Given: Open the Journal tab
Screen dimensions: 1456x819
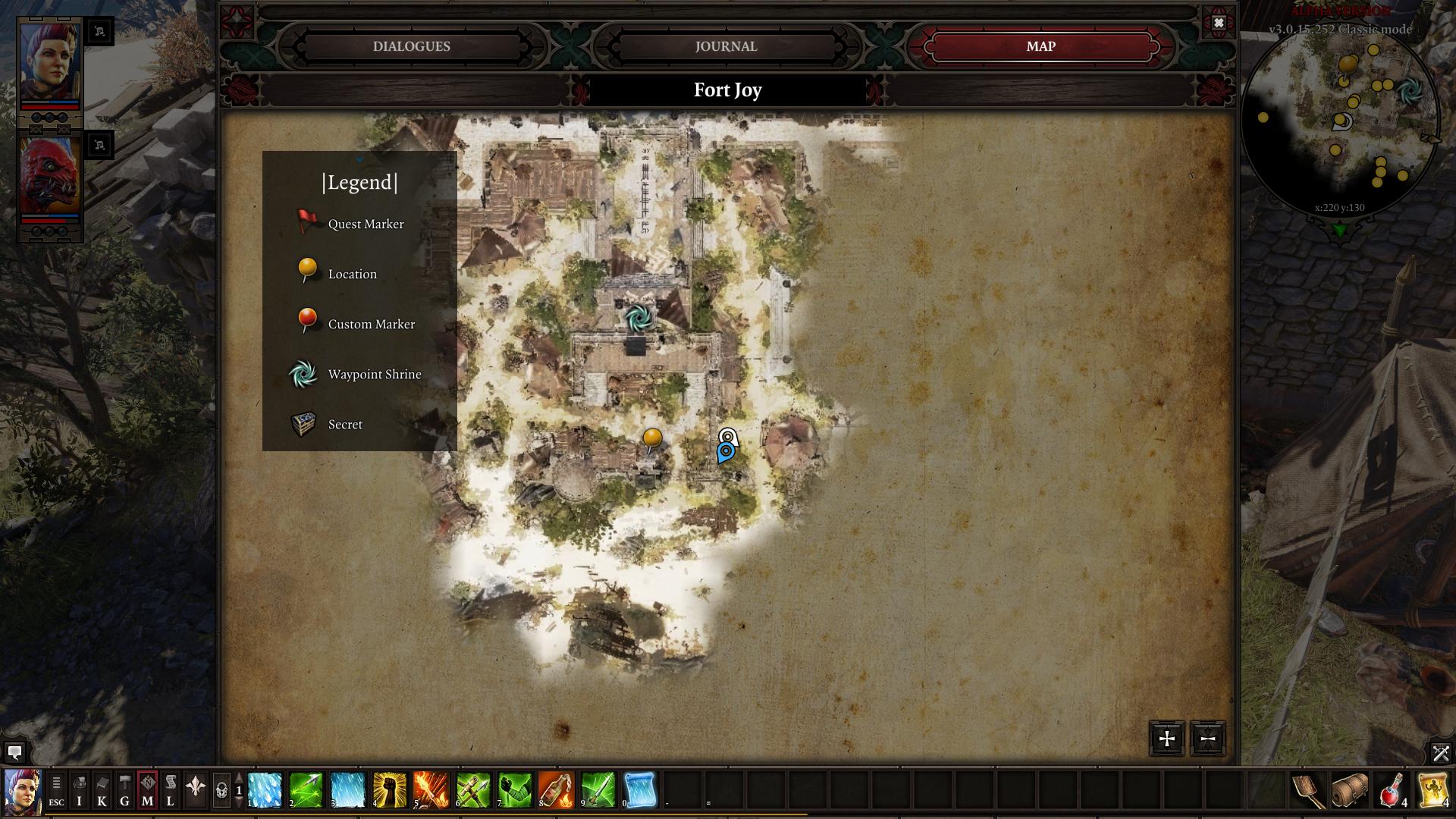Looking at the screenshot, I should (x=726, y=46).
